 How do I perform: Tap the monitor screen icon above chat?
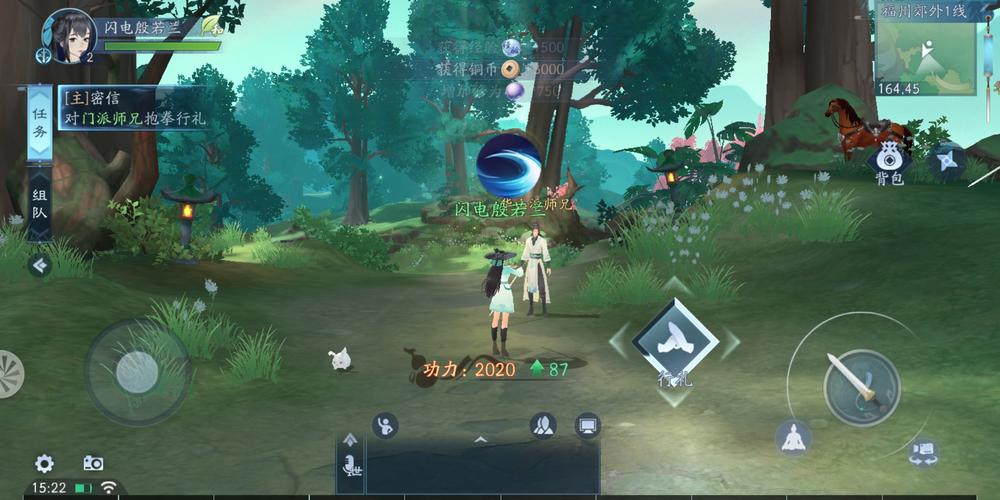tap(588, 425)
